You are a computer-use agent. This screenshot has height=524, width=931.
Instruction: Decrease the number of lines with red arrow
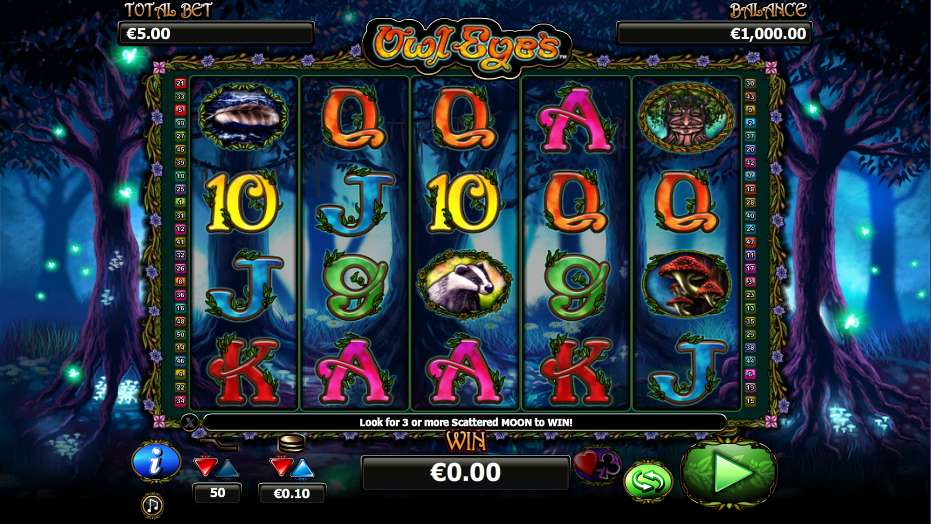tap(205, 467)
